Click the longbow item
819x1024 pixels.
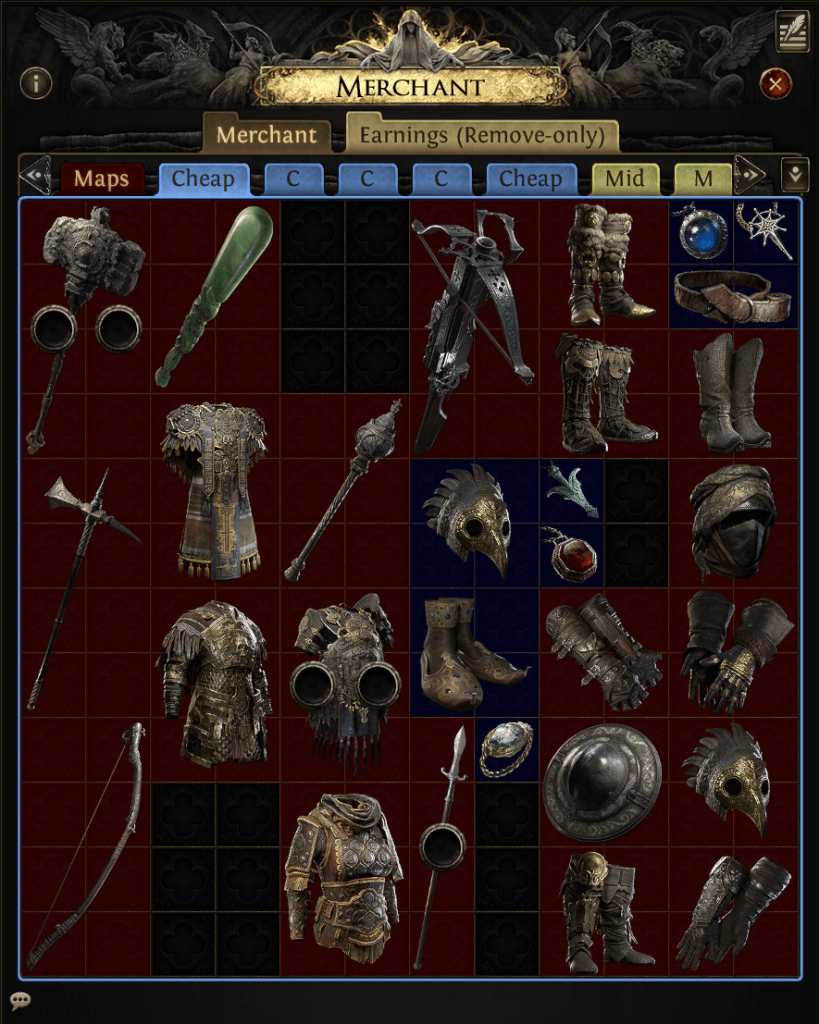86,845
